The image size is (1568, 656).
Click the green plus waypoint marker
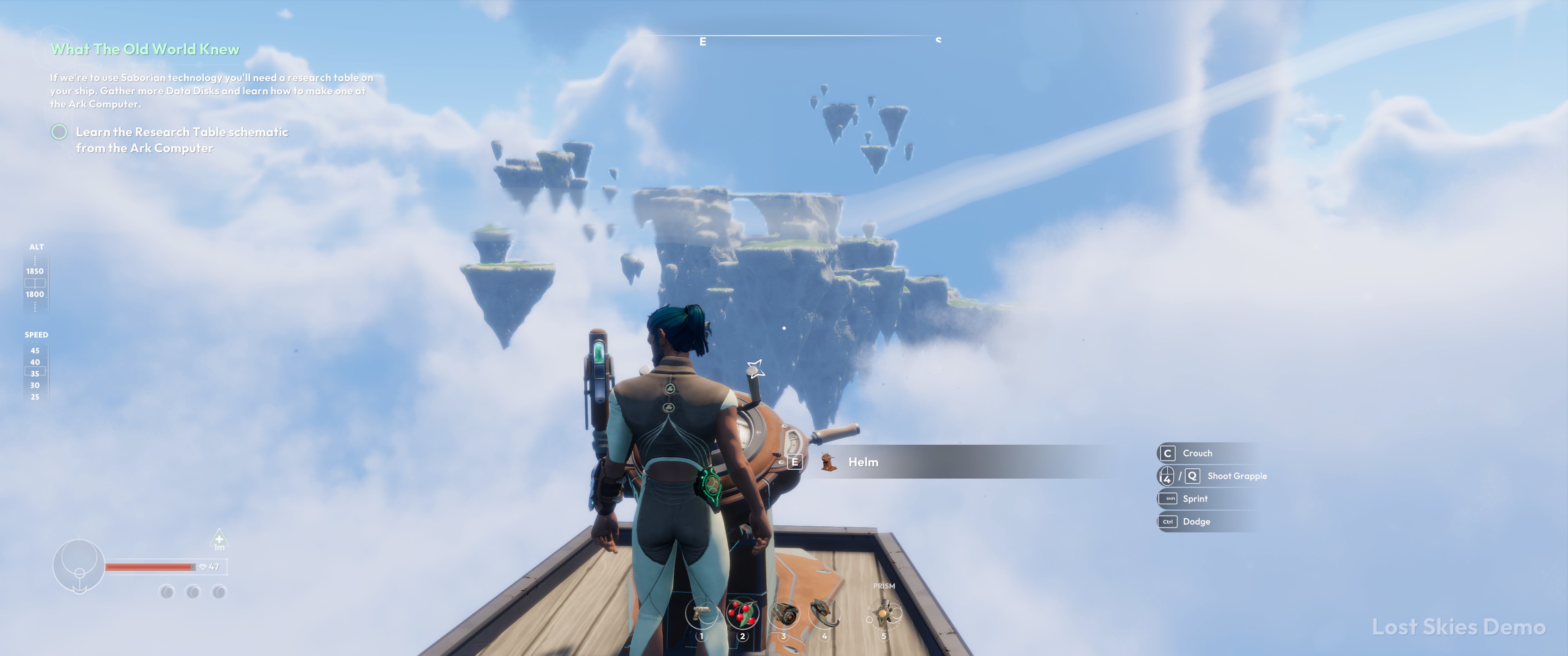pyautogui.click(x=219, y=538)
